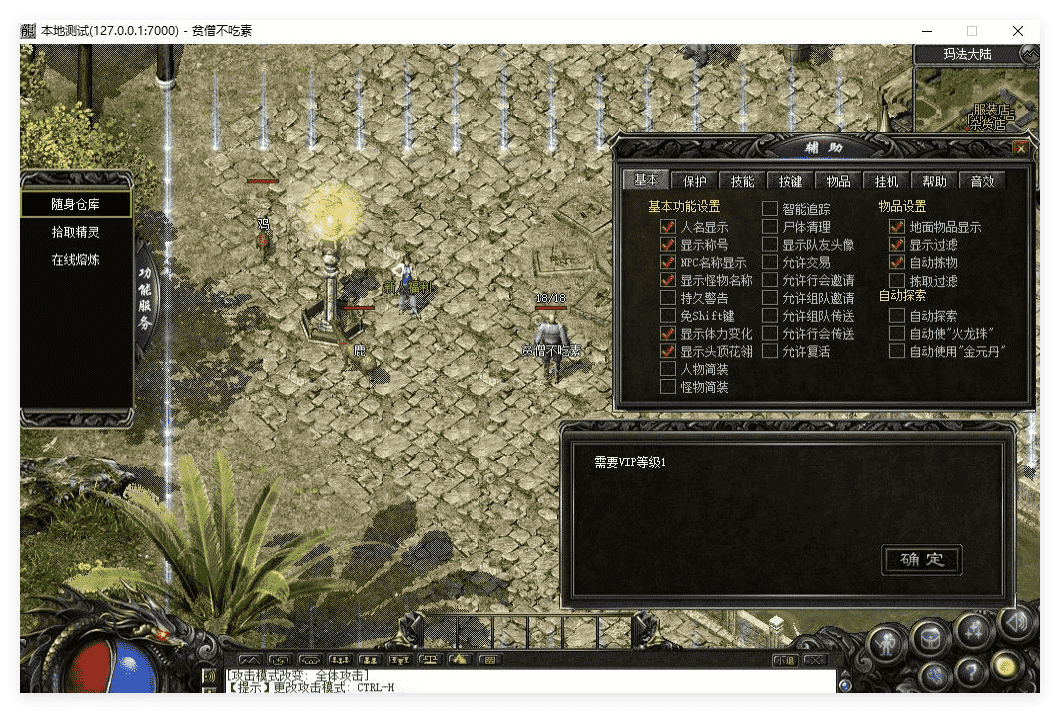Tick the 允许交易 checkbox
Screen dimensions: 1060x713
pos(770,262)
